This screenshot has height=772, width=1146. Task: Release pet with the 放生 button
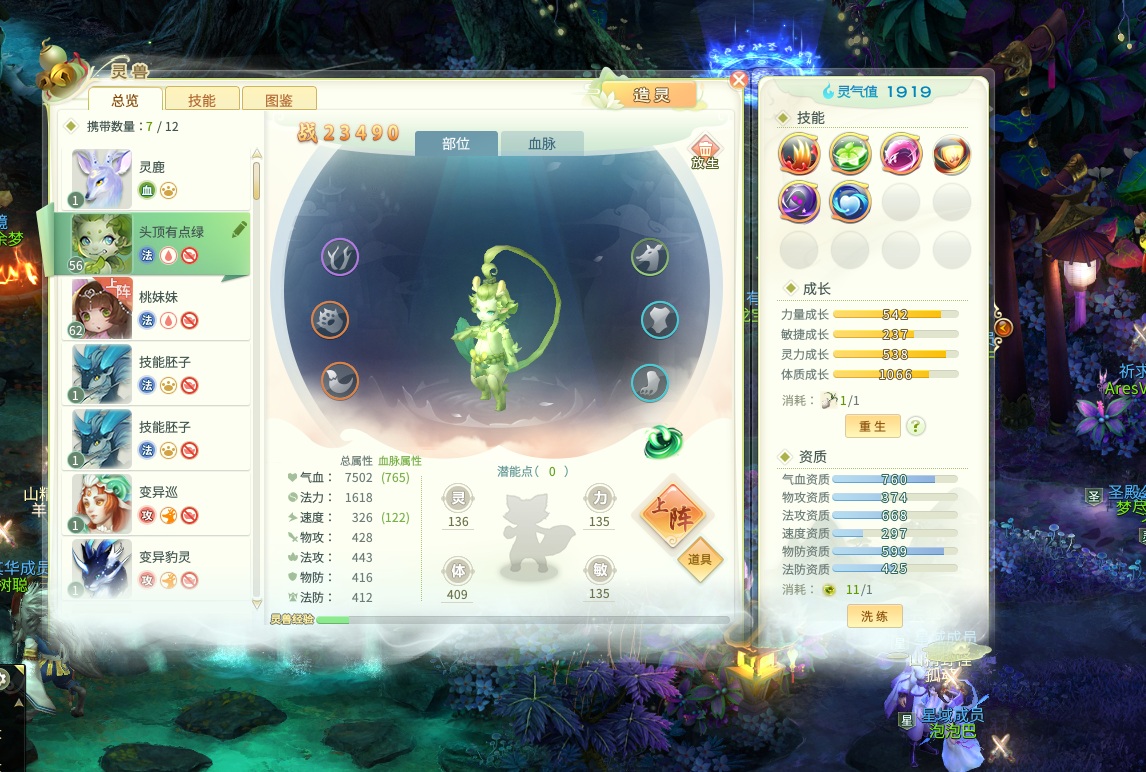click(x=705, y=152)
